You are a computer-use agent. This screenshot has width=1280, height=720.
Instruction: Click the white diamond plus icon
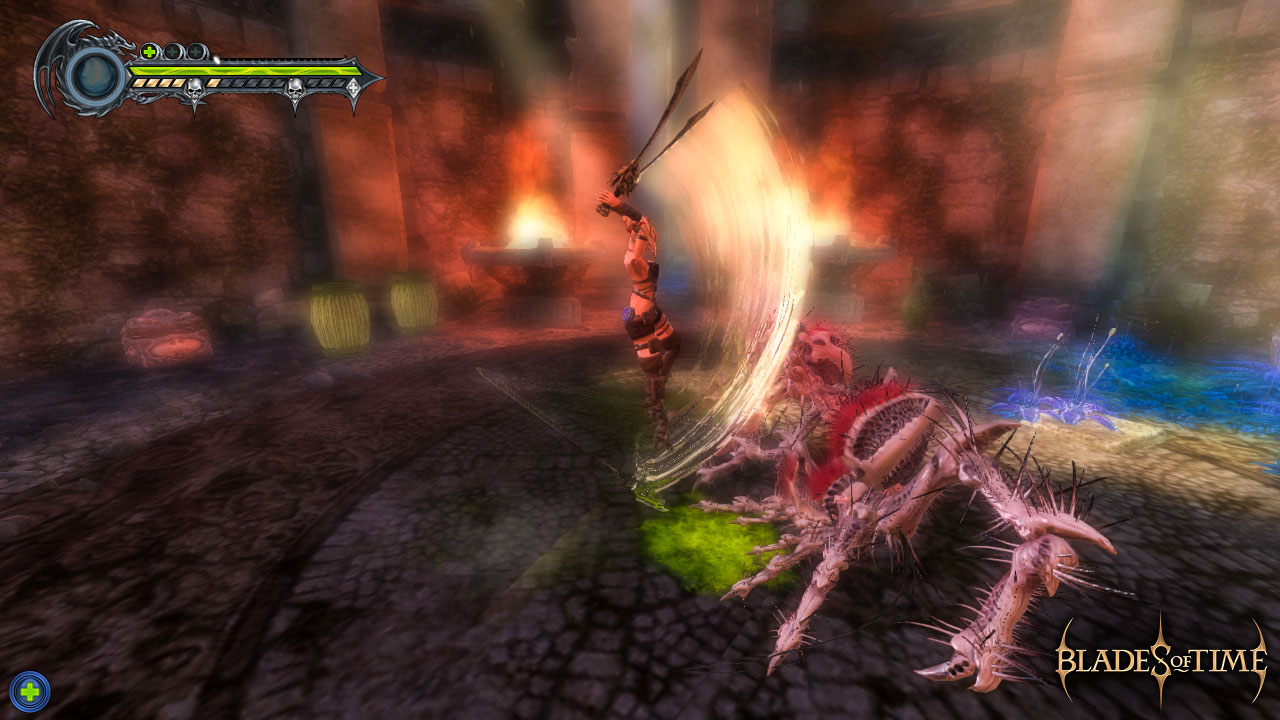tap(353, 89)
